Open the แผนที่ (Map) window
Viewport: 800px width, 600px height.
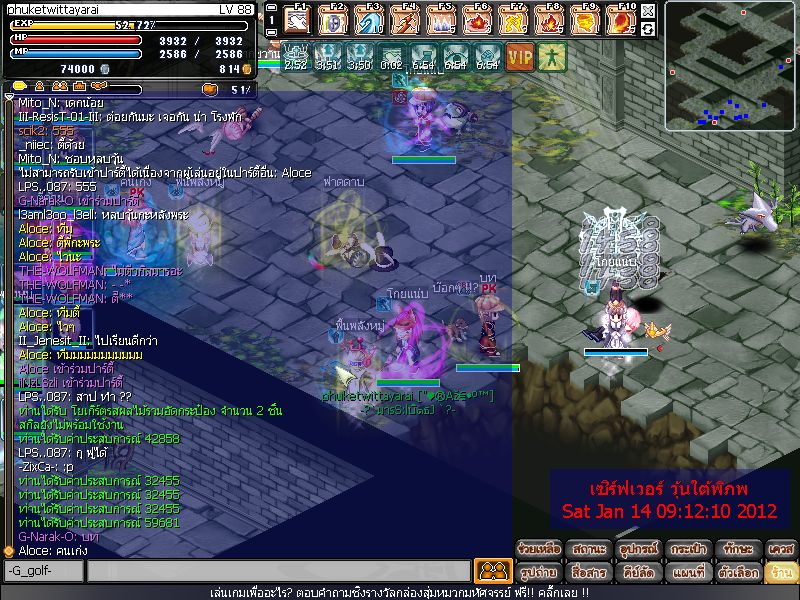pos(685,573)
